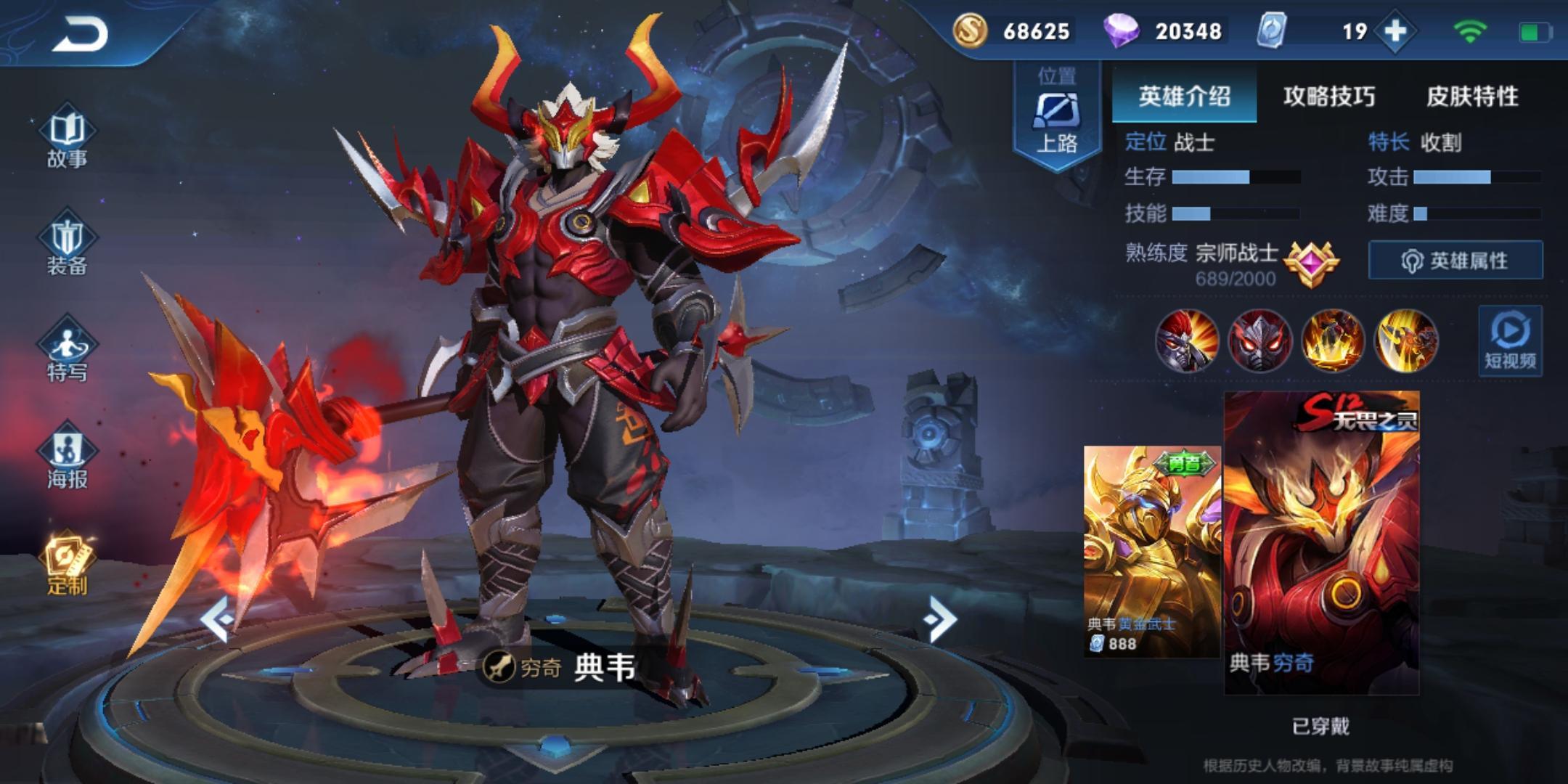Play the 短视频 short video
Image resolution: width=1568 pixels, height=784 pixels.
click(1510, 341)
